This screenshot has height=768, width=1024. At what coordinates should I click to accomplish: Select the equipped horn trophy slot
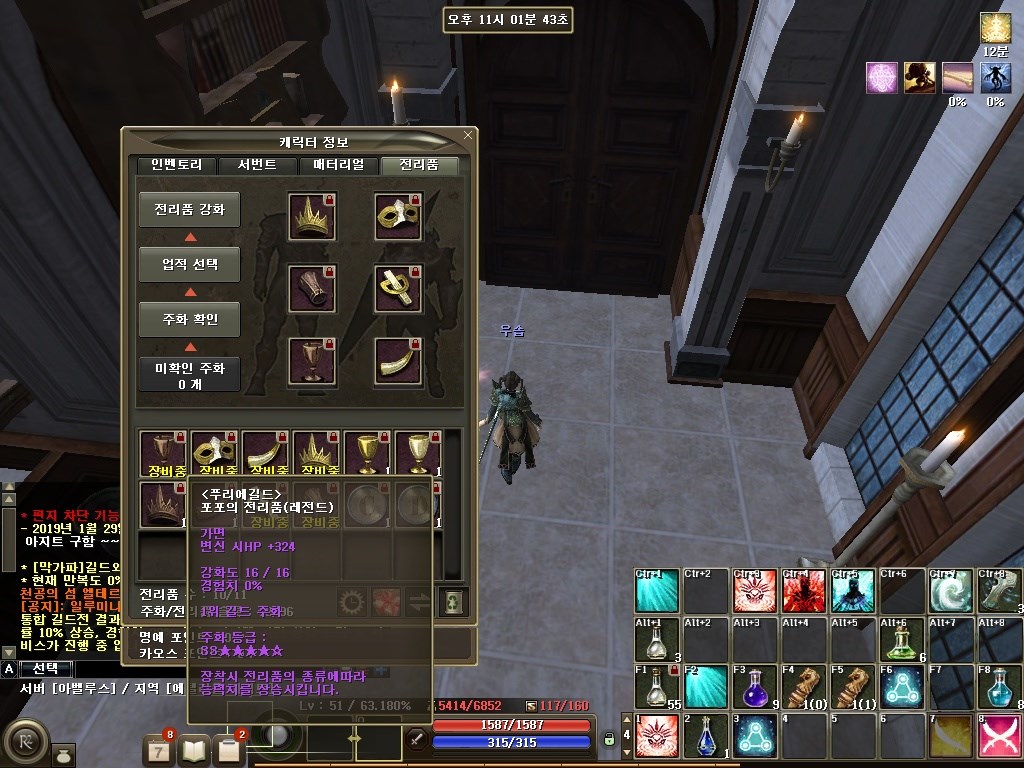pyautogui.click(x=398, y=360)
